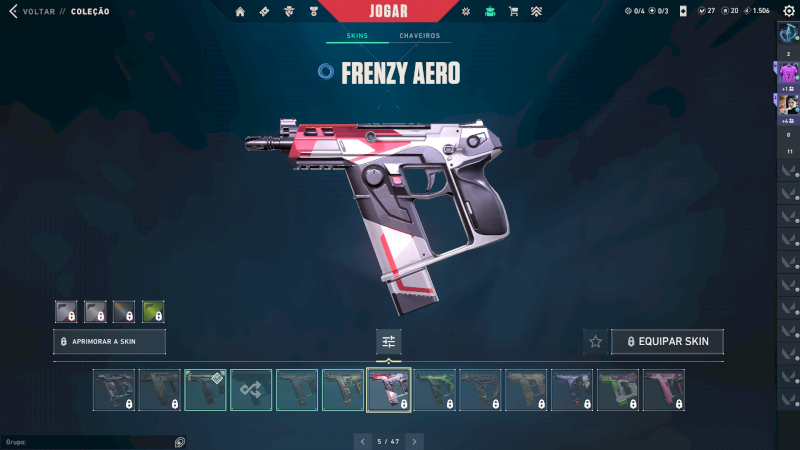Screen dimensions: 800x450
Task: Select the highlighted Frenzy Aero thumbnail
Action: tap(388, 390)
